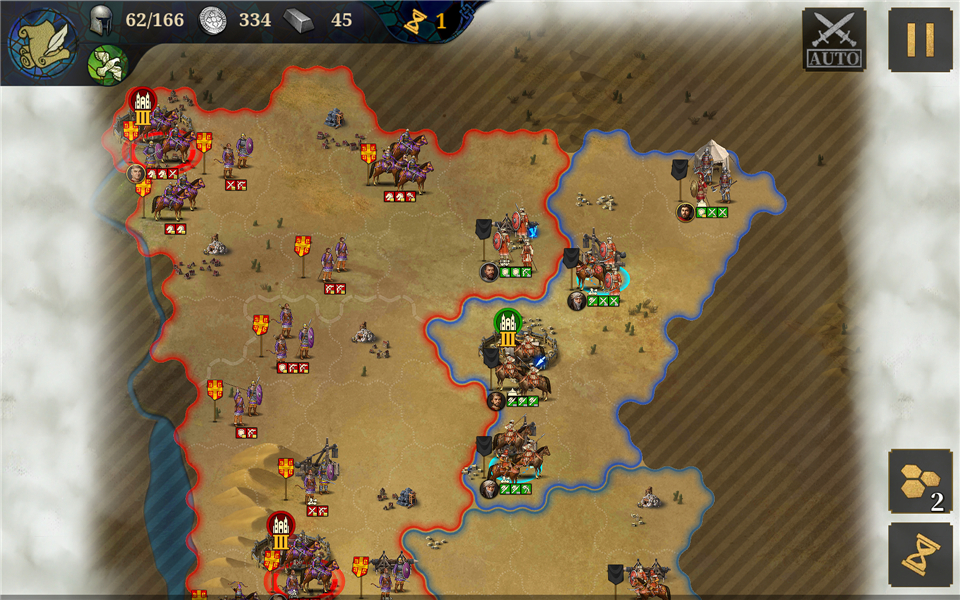960x600 pixels.
Task: Pause the game
Action: click(x=920, y=39)
